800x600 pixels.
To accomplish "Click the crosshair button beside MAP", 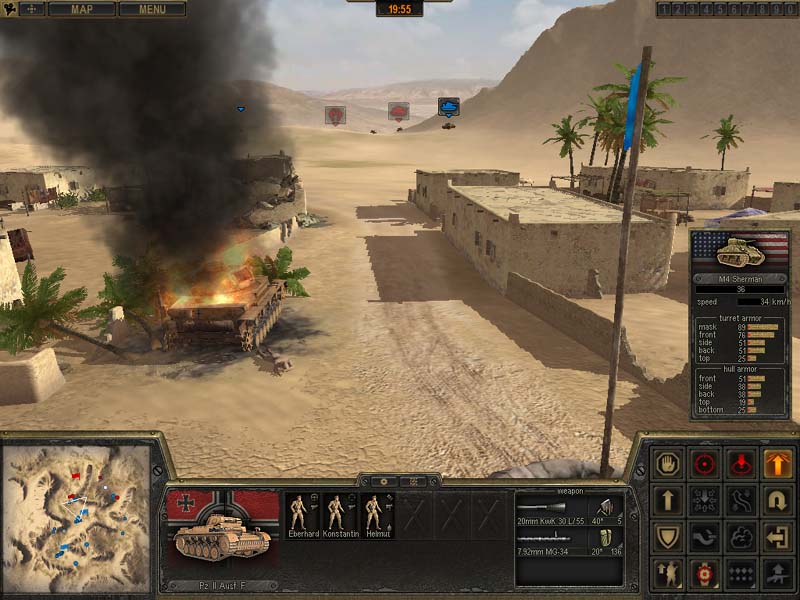I will (31, 9).
